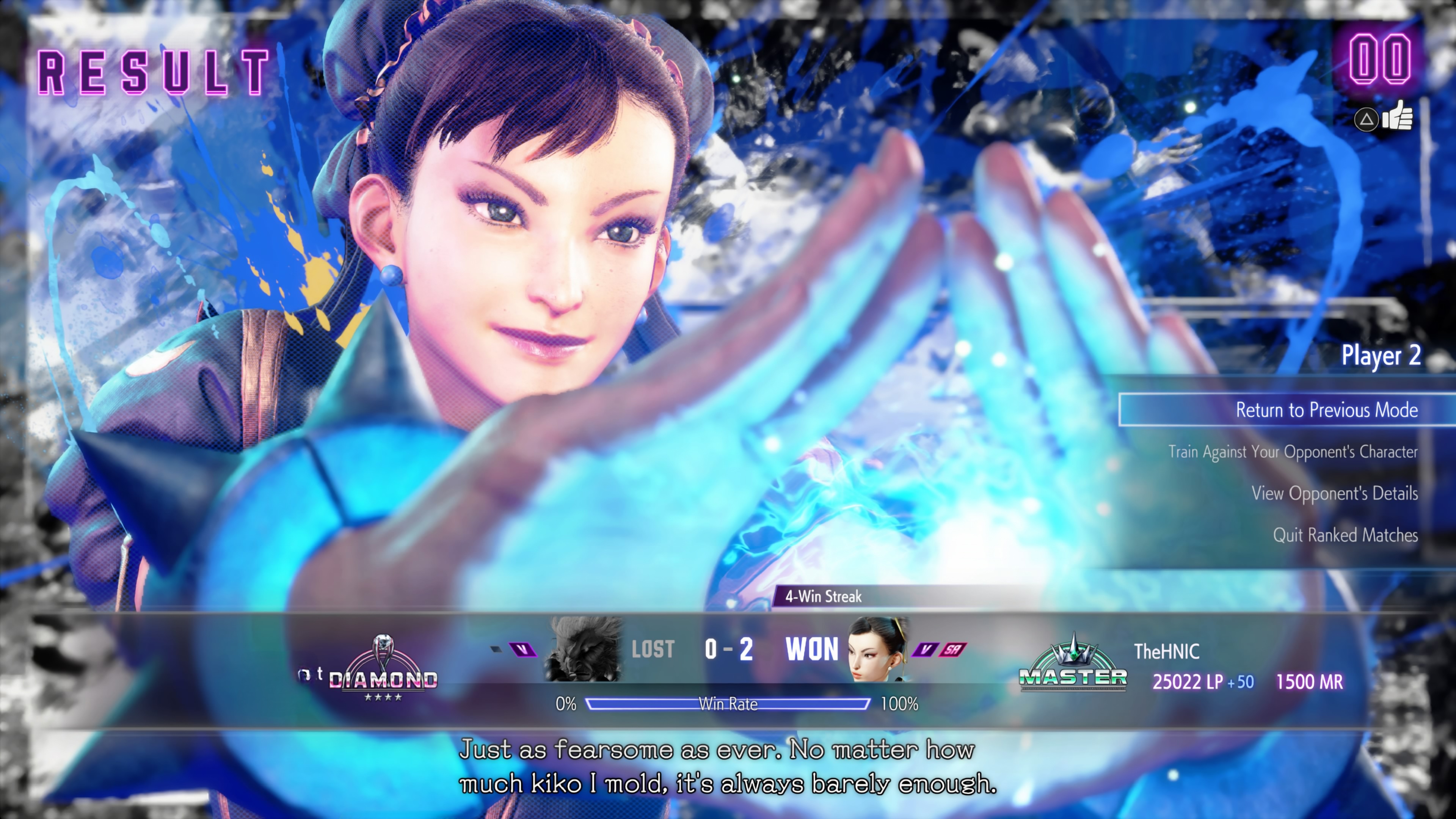Click the Win Rate progress bar

tap(728, 704)
